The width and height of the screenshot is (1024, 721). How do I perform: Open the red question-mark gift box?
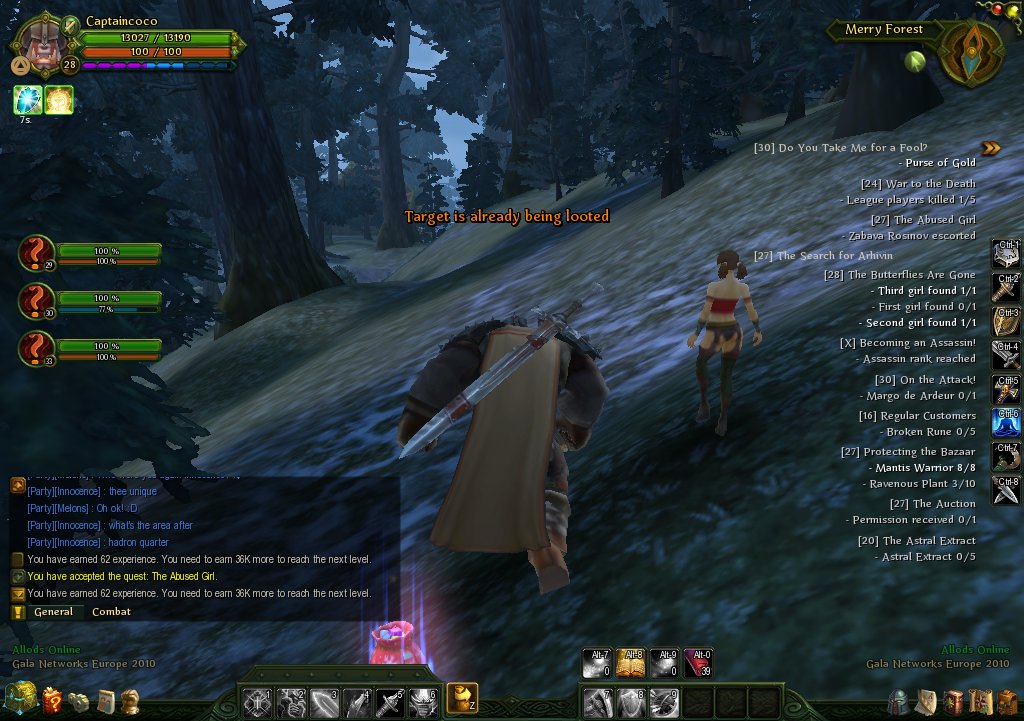pos(53,701)
